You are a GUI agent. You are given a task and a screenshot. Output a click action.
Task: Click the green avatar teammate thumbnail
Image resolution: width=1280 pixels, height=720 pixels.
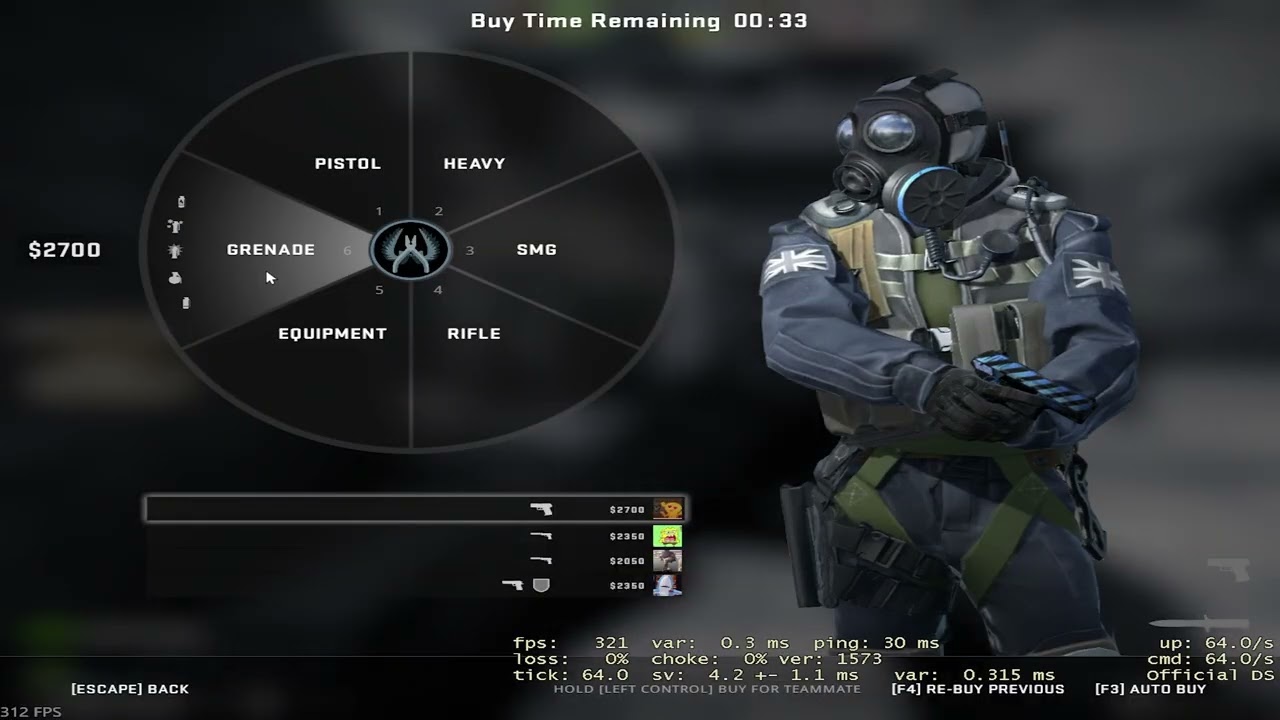[667, 536]
